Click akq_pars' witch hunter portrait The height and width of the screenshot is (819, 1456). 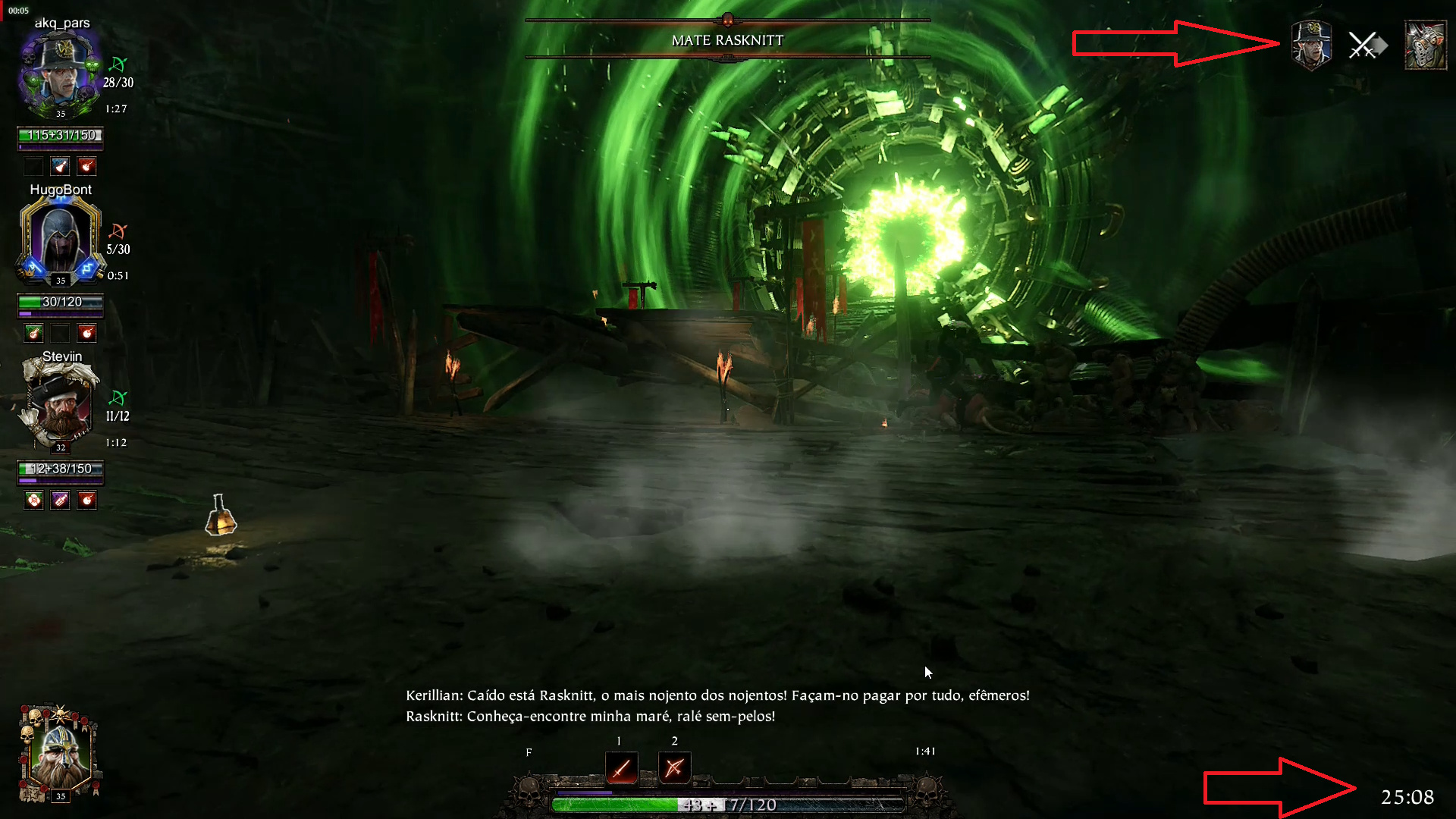[61, 72]
